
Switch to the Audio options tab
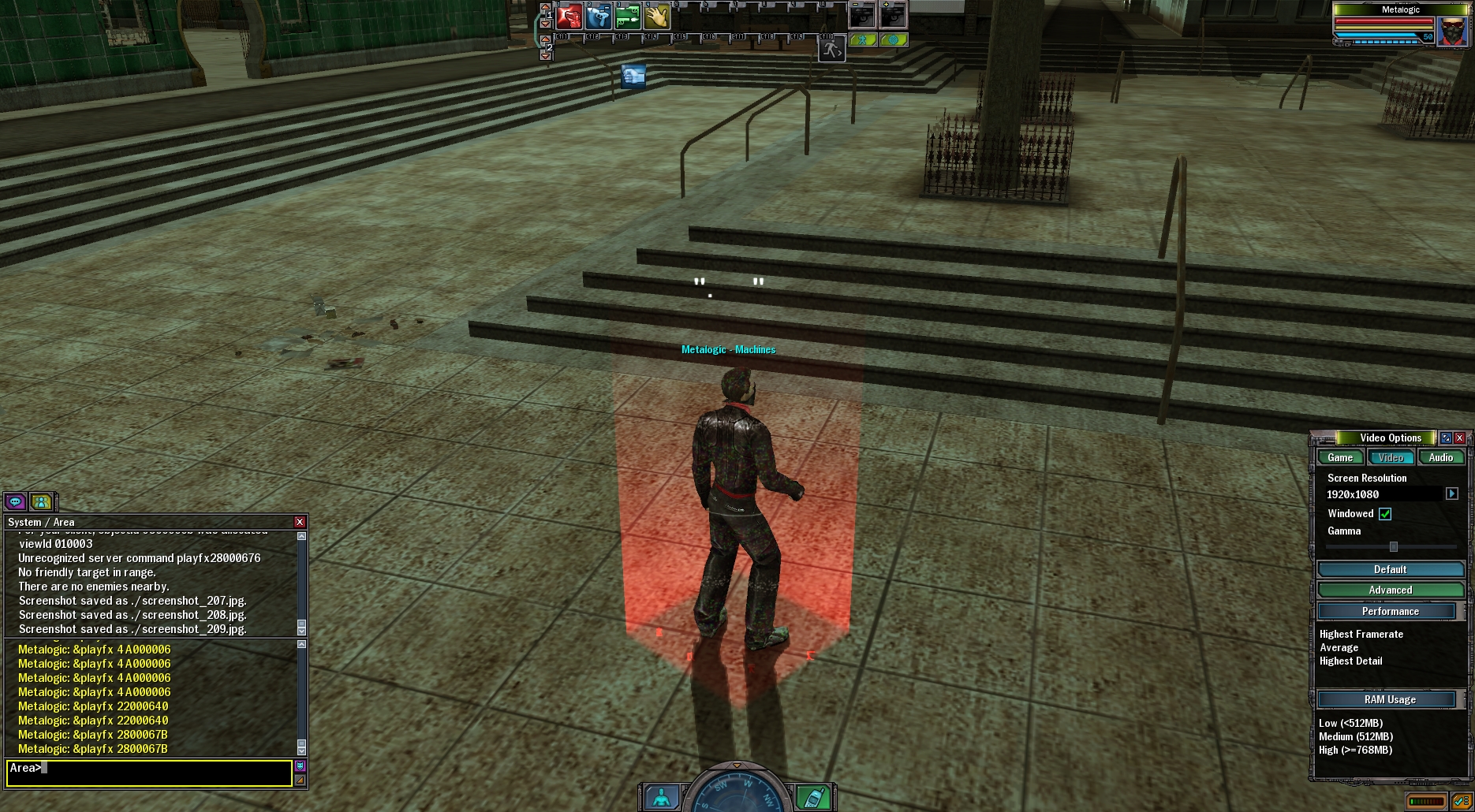(1440, 458)
